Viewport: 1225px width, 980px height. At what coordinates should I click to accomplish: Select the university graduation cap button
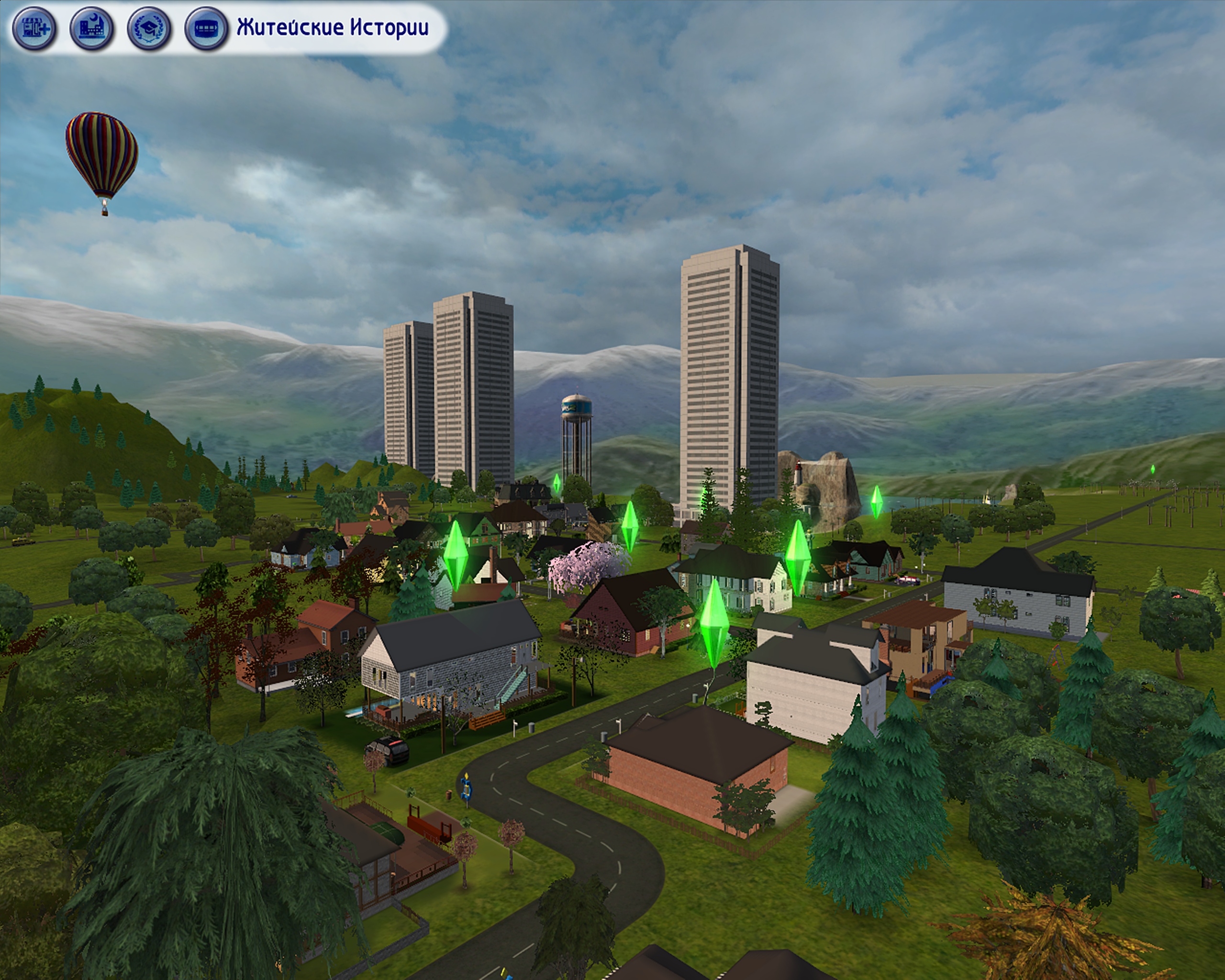[x=149, y=28]
